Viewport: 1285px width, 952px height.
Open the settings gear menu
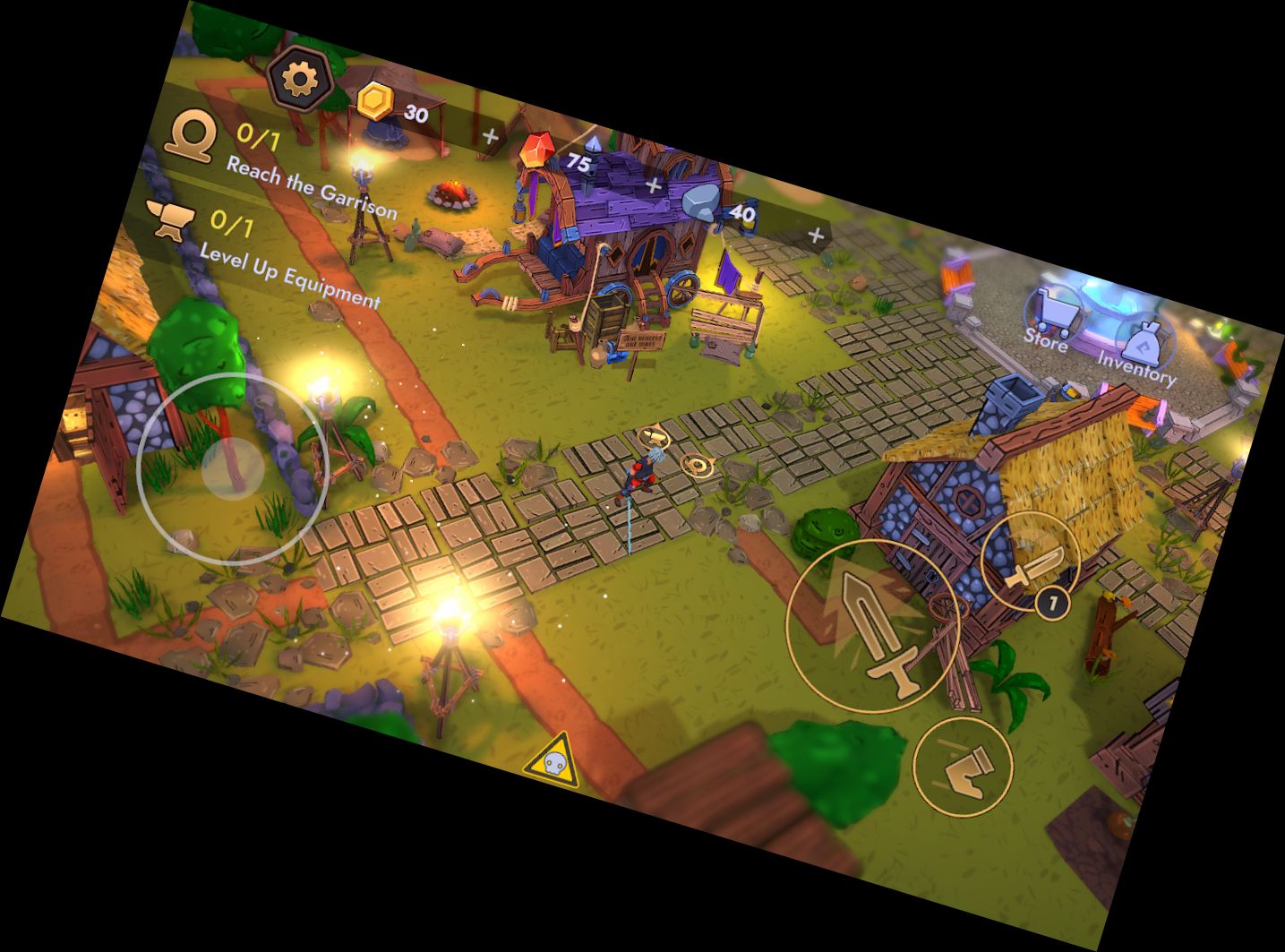(x=301, y=79)
